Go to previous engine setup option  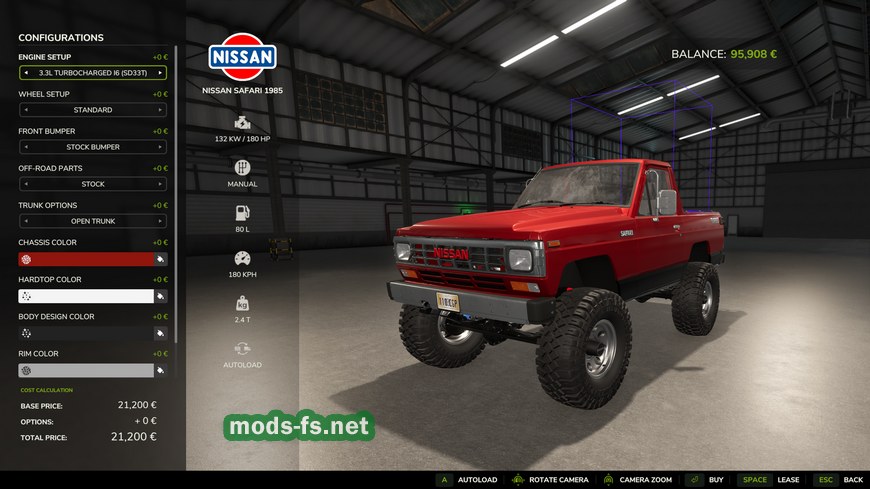(x=25, y=73)
